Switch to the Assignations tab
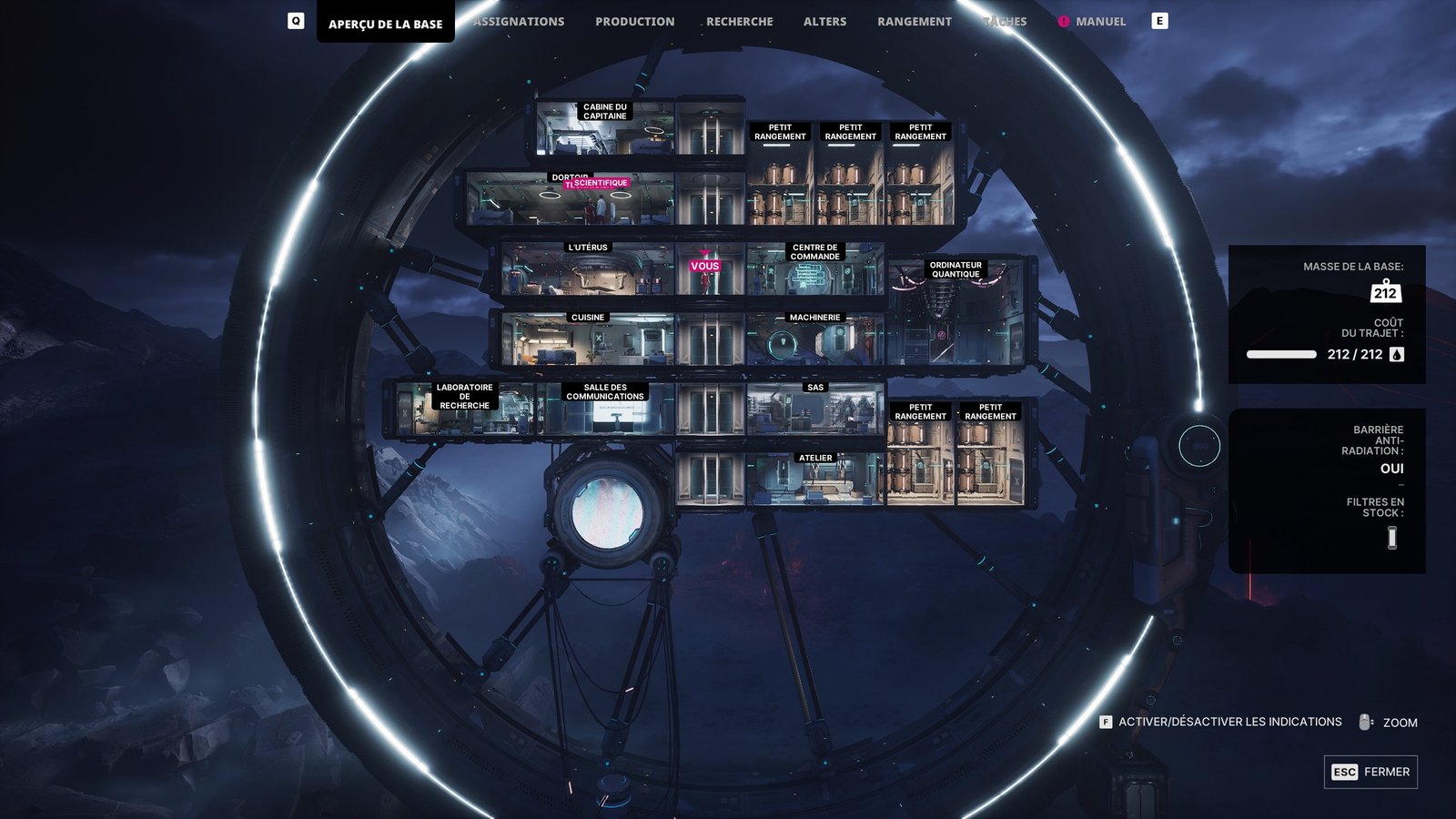Image resolution: width=1456 pixels, height=819 pixels. pyautogui.click(x=519, y=22)
